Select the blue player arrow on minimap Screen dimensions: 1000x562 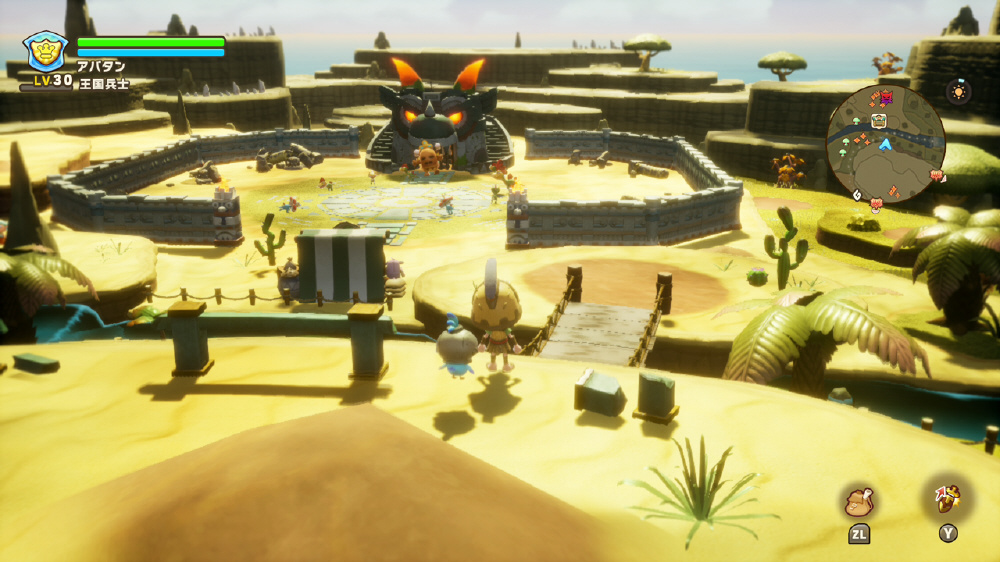pos(885,145)
